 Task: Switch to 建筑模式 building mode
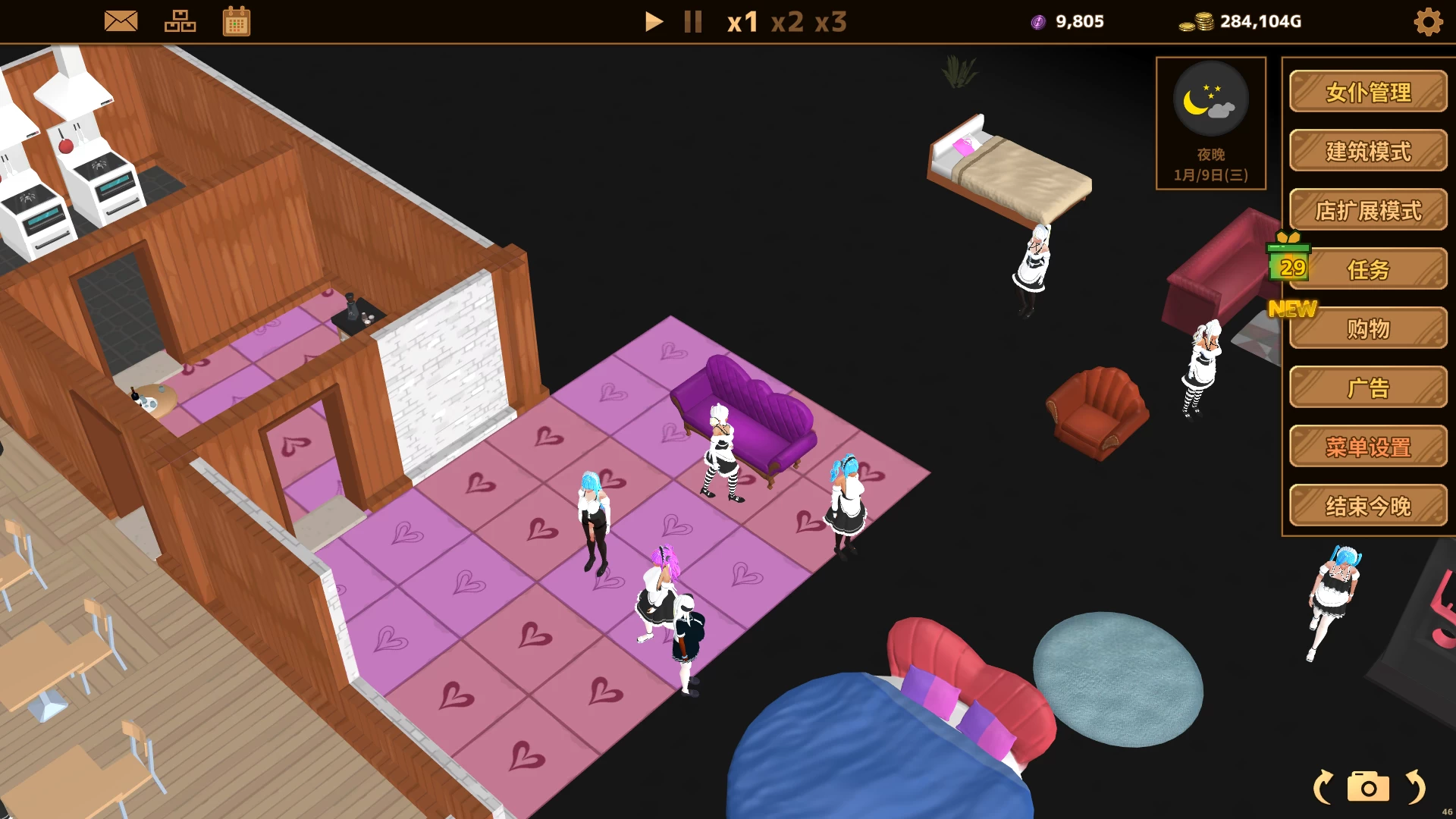(x=1368, y=152)
